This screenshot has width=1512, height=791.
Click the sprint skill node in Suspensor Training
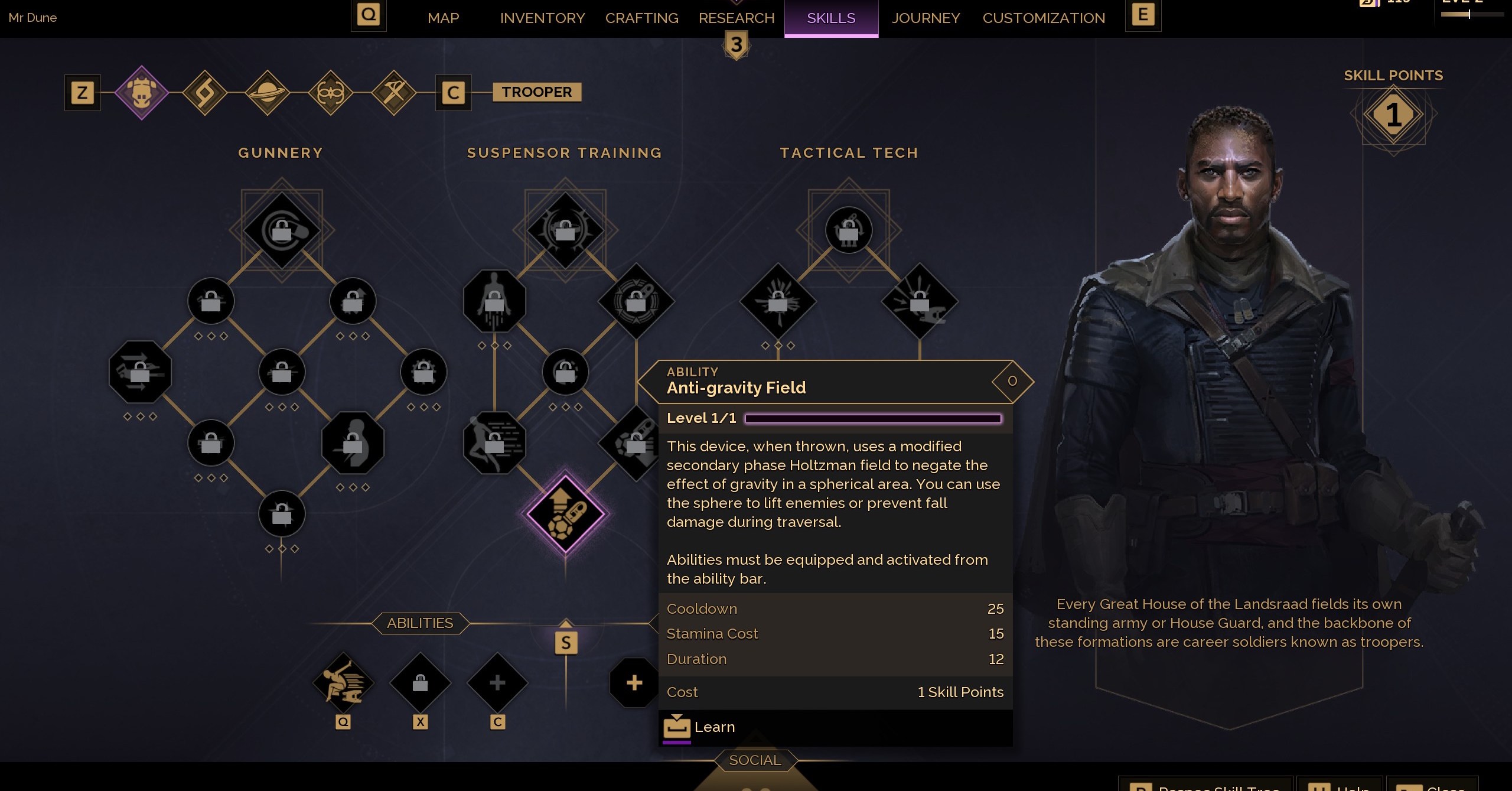[x=495, y=442]
